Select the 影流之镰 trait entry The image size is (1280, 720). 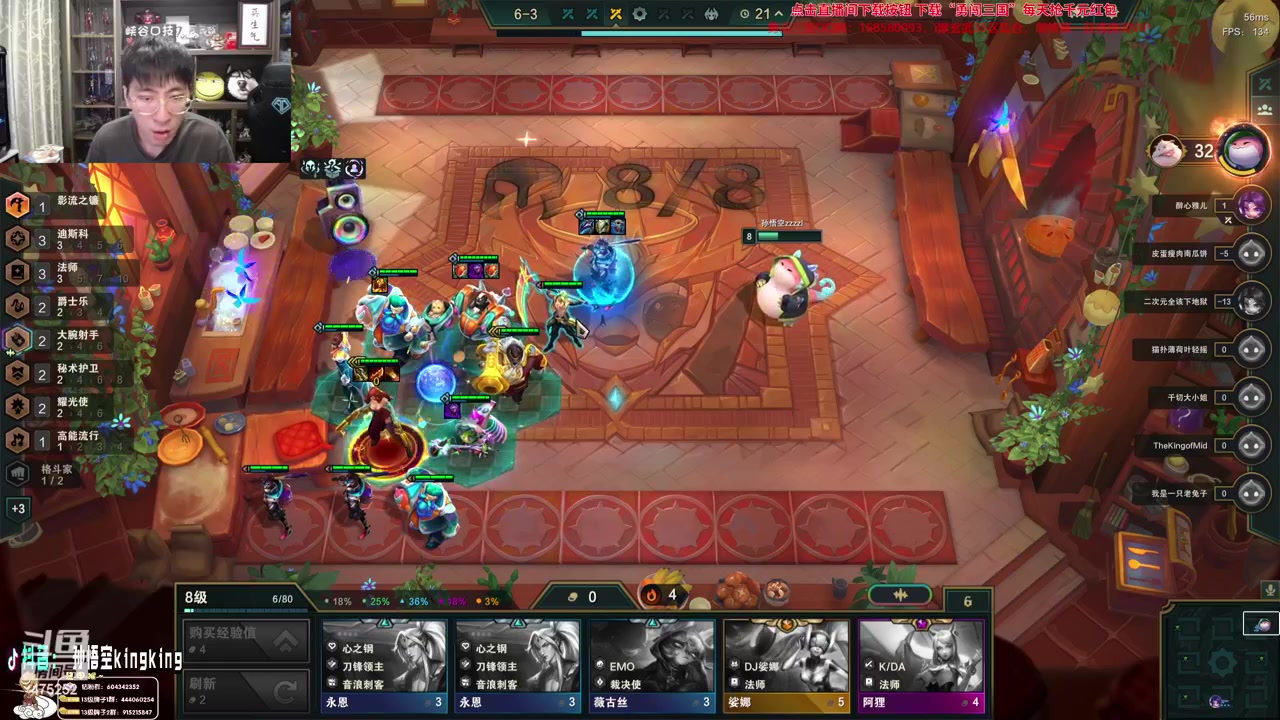click(60, 205)
